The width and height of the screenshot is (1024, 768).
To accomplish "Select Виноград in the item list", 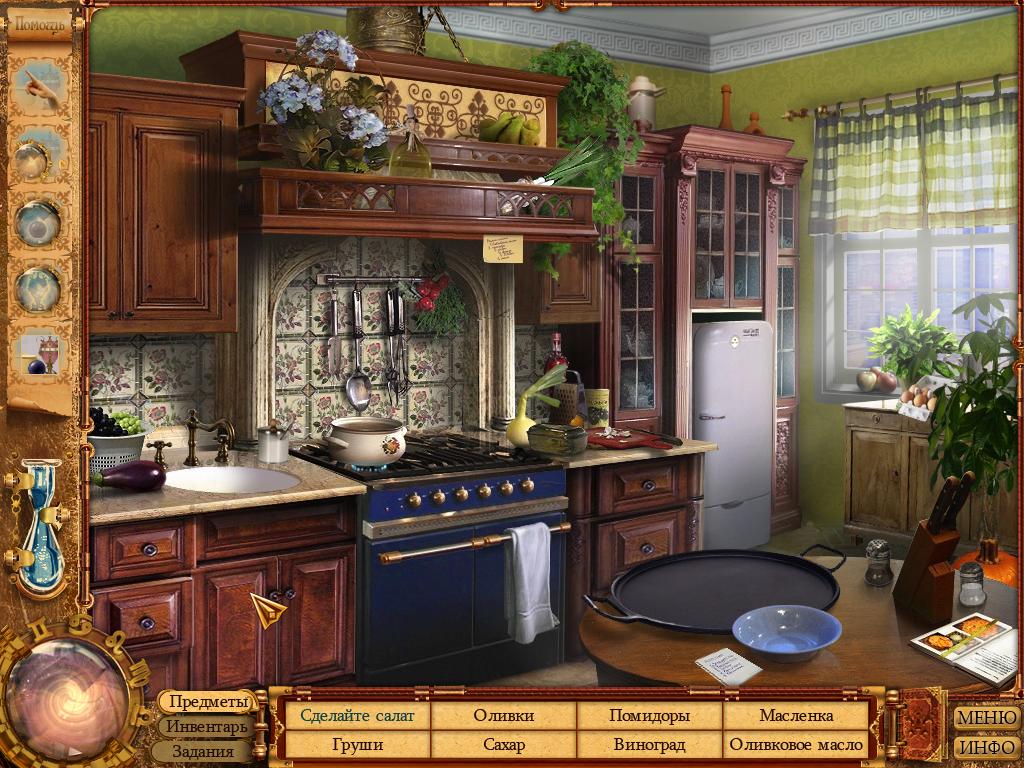I will coord(649,745).
